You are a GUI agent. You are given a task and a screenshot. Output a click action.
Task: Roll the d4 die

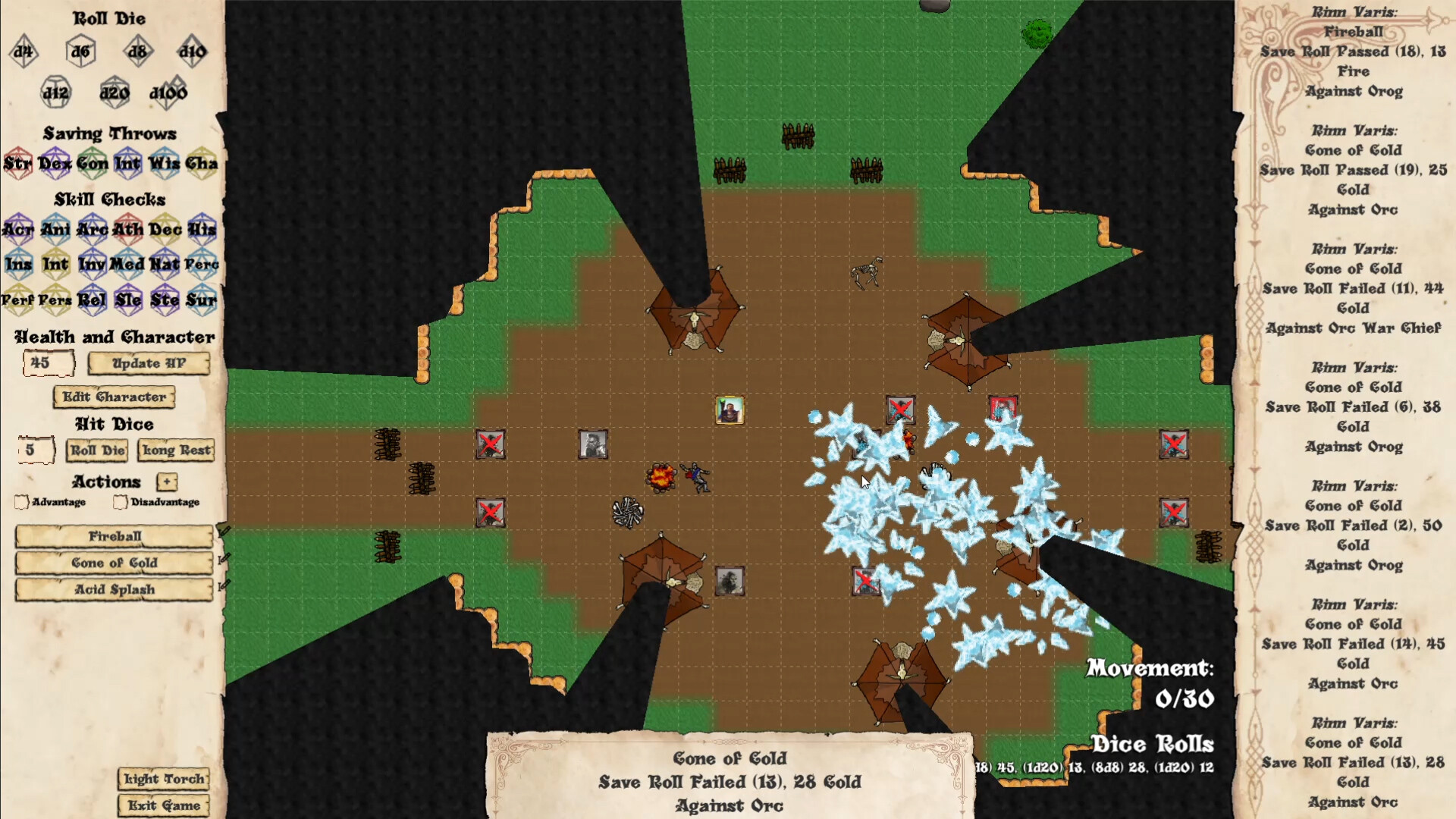click(x=23, y=52)
